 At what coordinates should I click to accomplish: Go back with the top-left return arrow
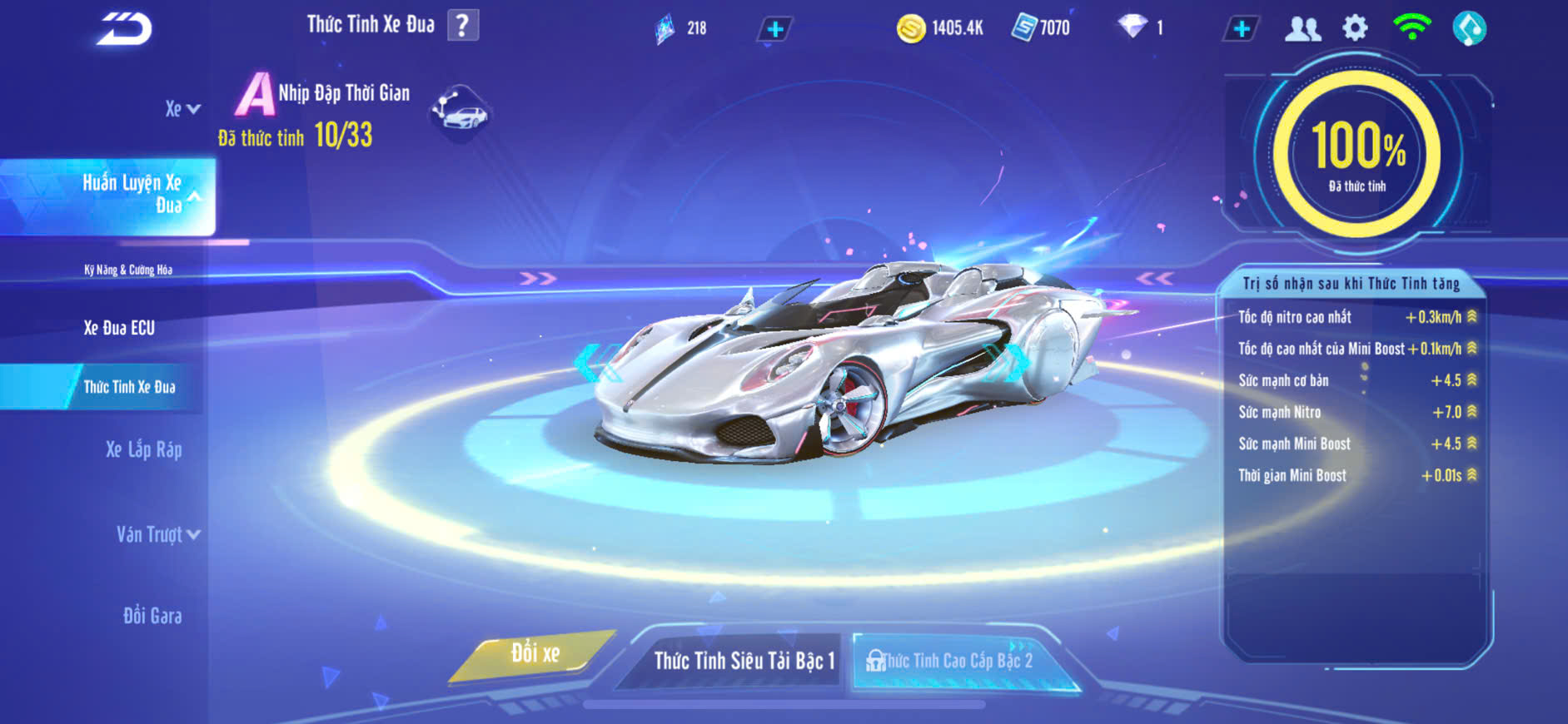(x=125, y=29)
